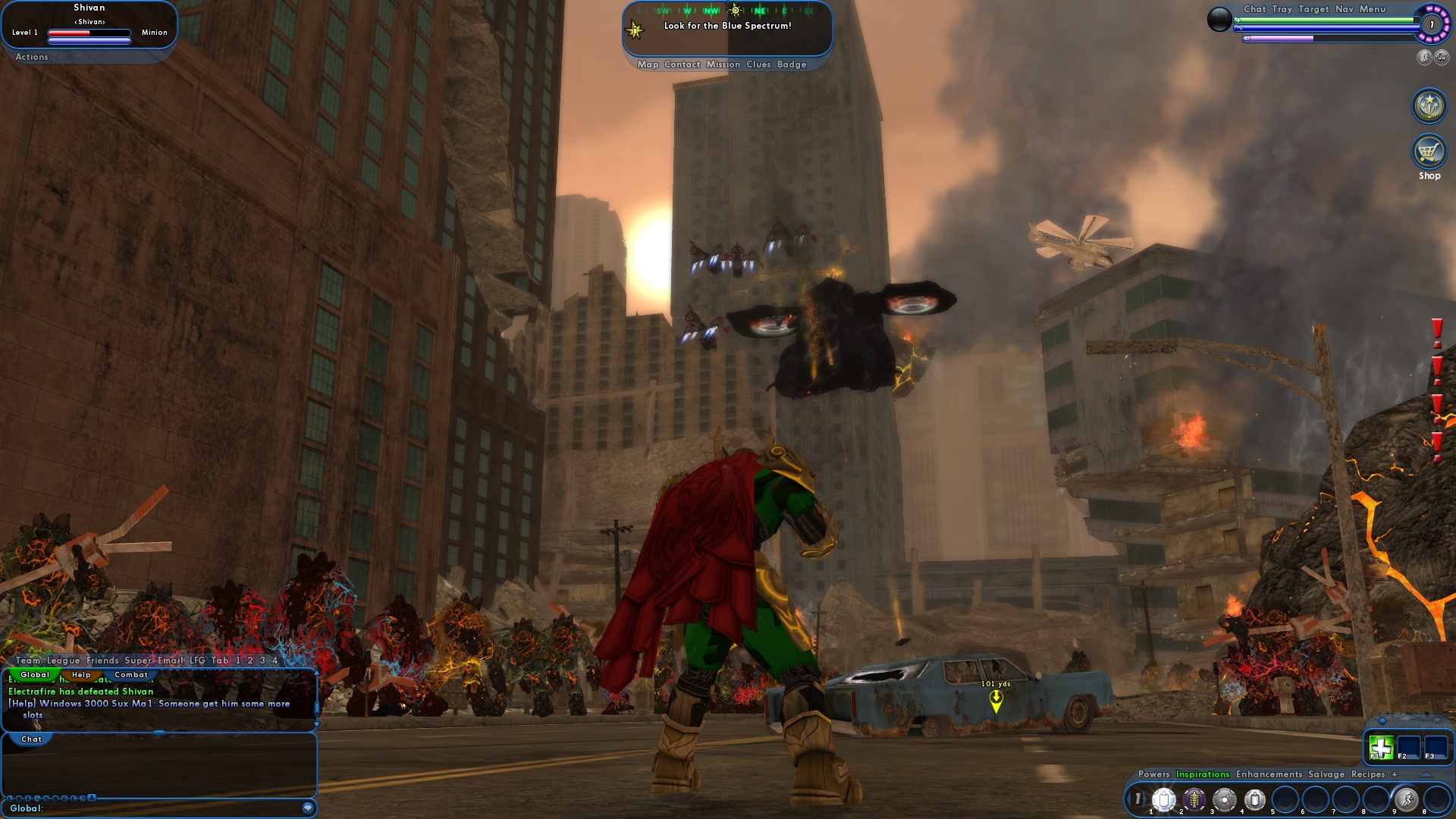This screenshot has height=819, width=1456.
Task: Toggle the A chat filter button above Global input
Action: tap(90, 799)
